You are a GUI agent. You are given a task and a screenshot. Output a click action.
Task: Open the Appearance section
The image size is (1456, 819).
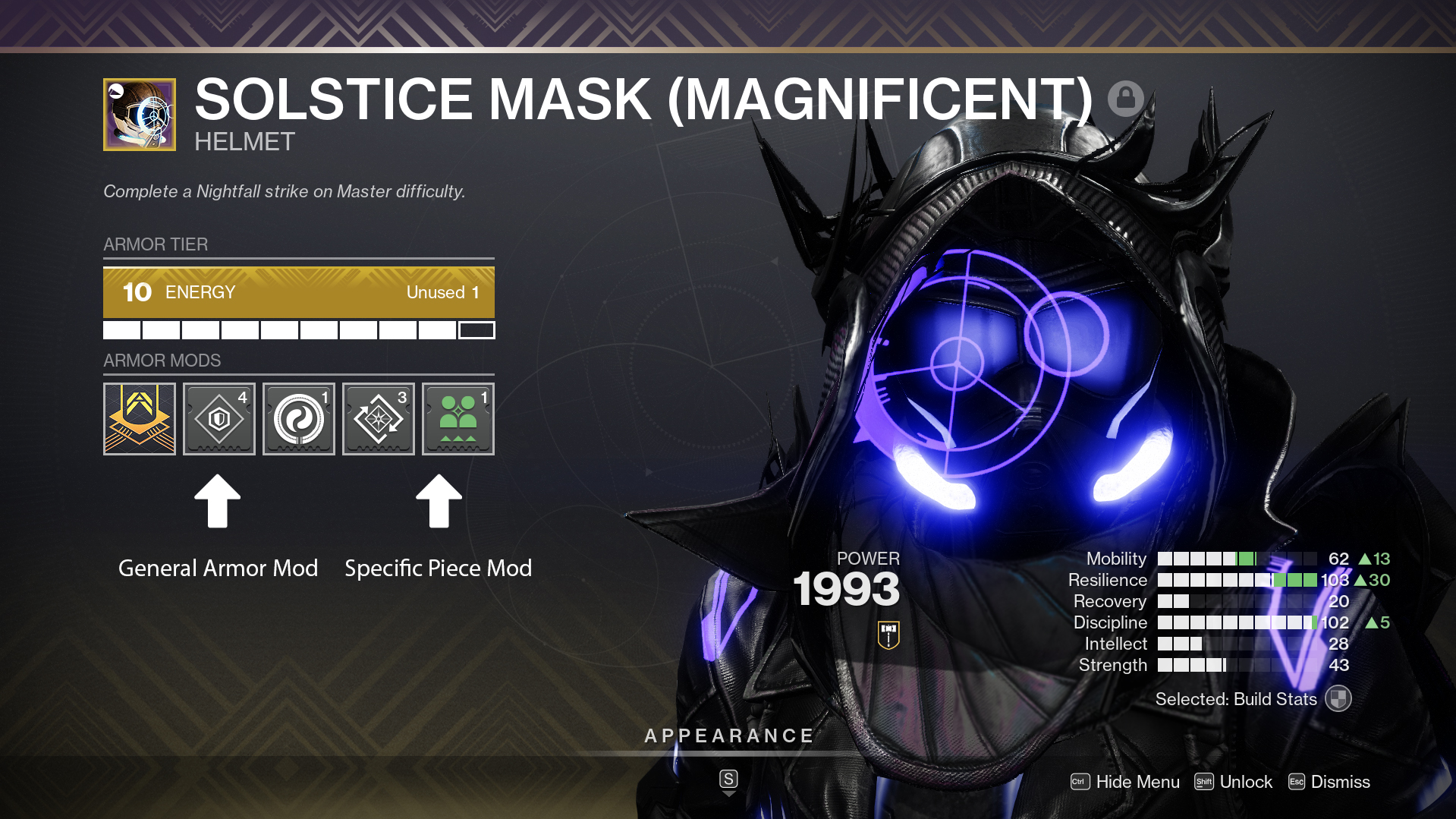tap(728, 736)
